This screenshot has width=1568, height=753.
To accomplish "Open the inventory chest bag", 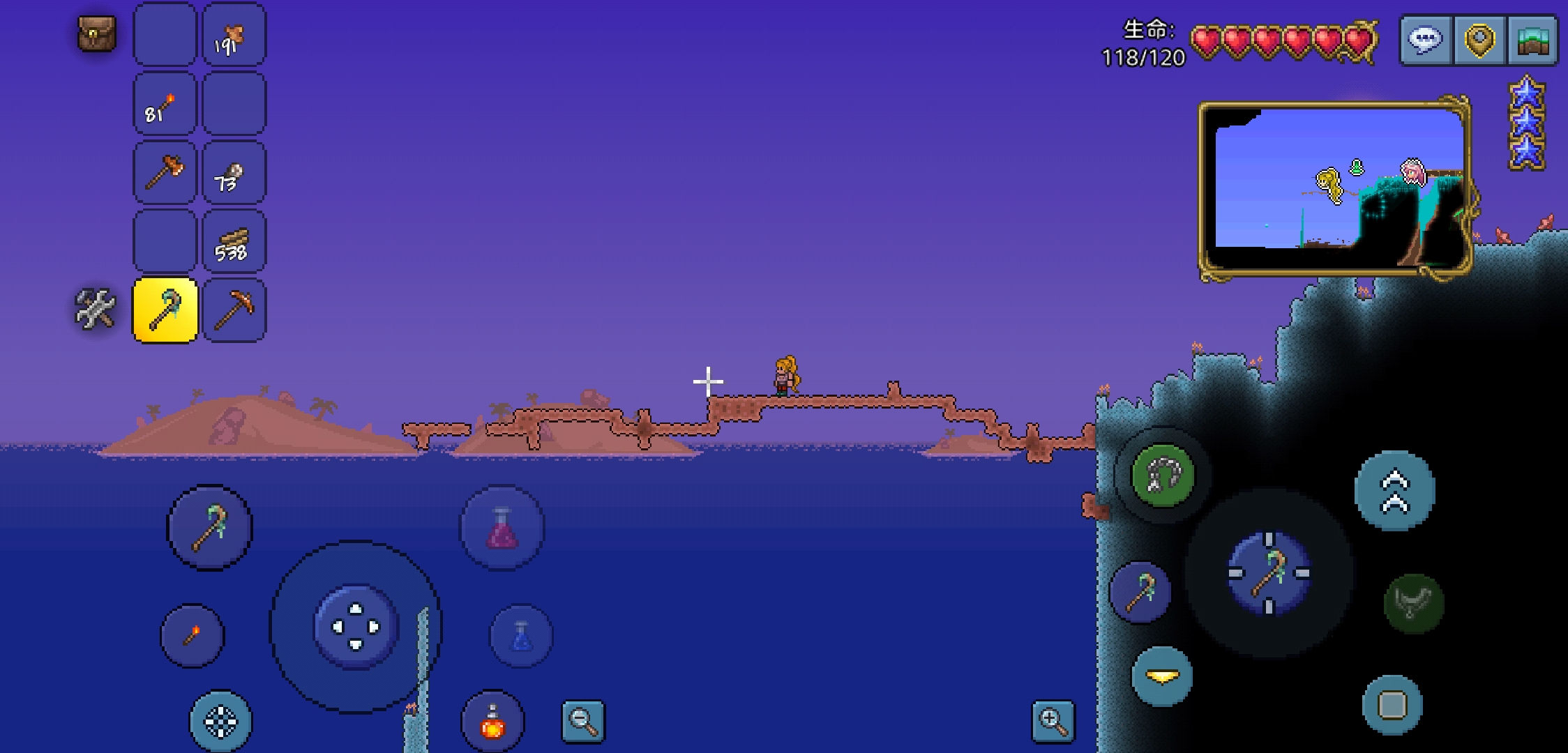I will point(96,33).
